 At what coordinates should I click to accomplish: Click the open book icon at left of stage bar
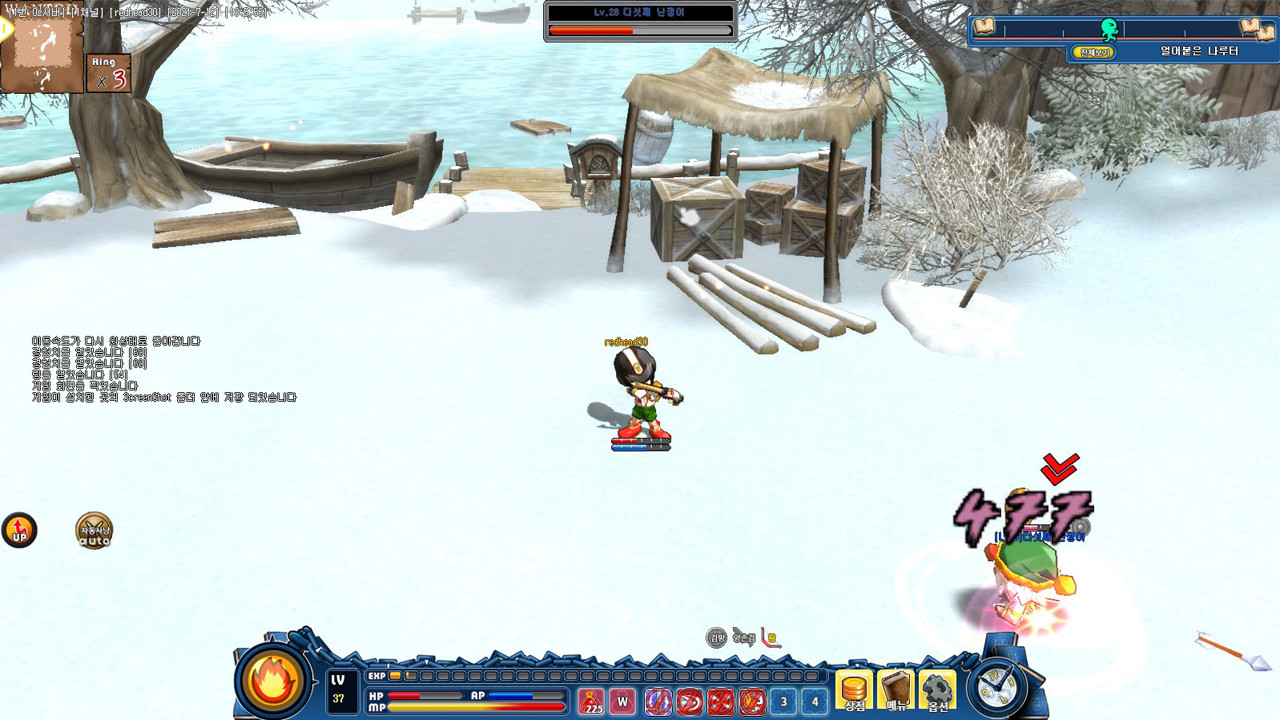point(984,28)
